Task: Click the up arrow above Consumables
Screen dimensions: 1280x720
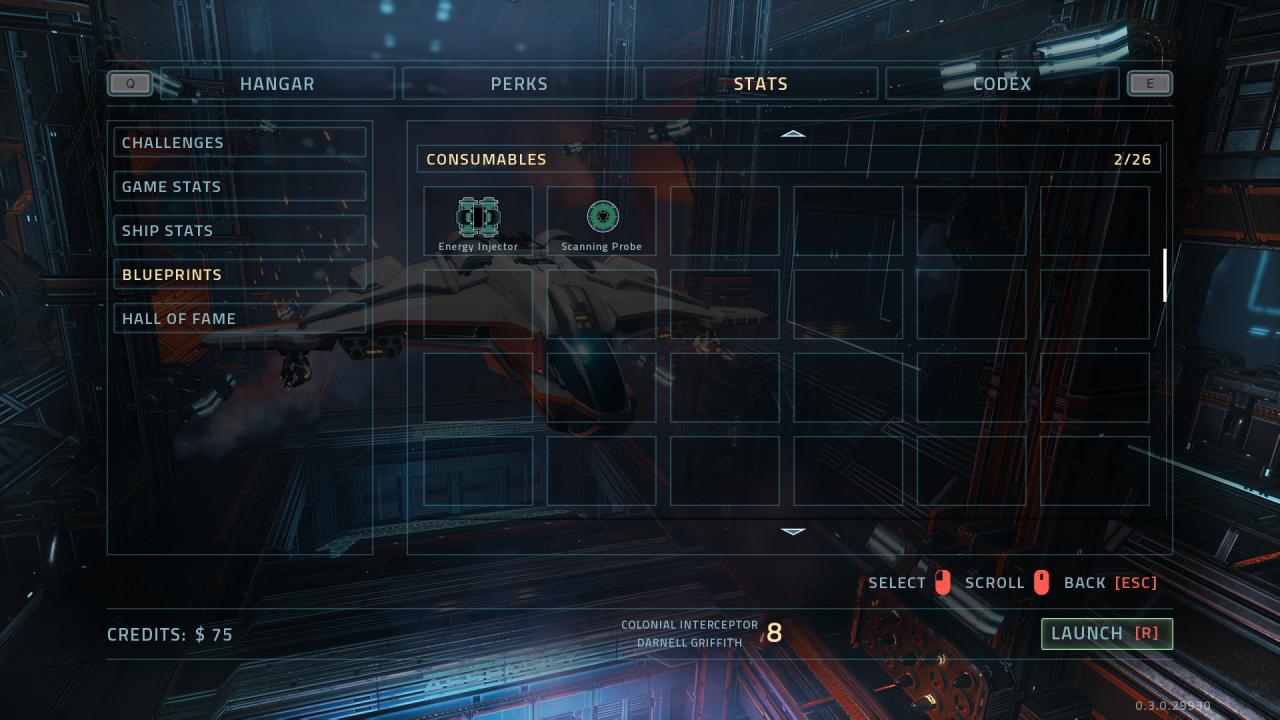Action: [x=793, y=133]
